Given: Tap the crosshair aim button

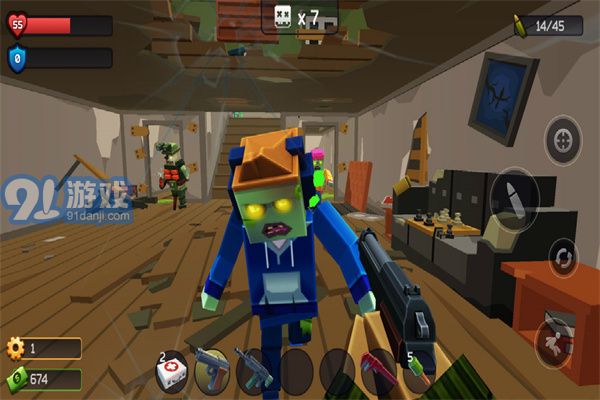Looking at the screenshot, I should pos(563,138).
